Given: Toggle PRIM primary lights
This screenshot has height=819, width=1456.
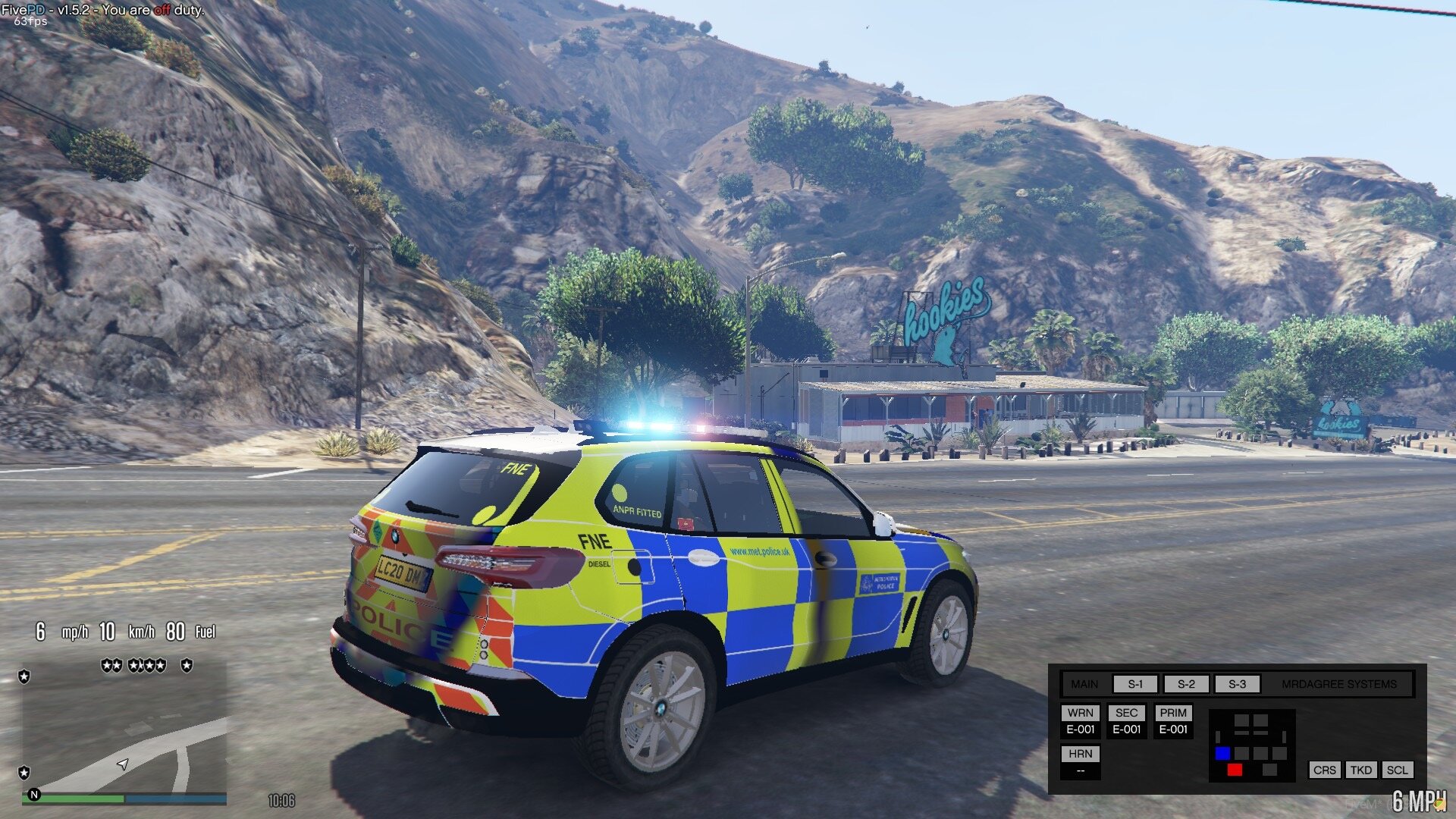Looking at the screenshot, I should tap(1173, 713).
